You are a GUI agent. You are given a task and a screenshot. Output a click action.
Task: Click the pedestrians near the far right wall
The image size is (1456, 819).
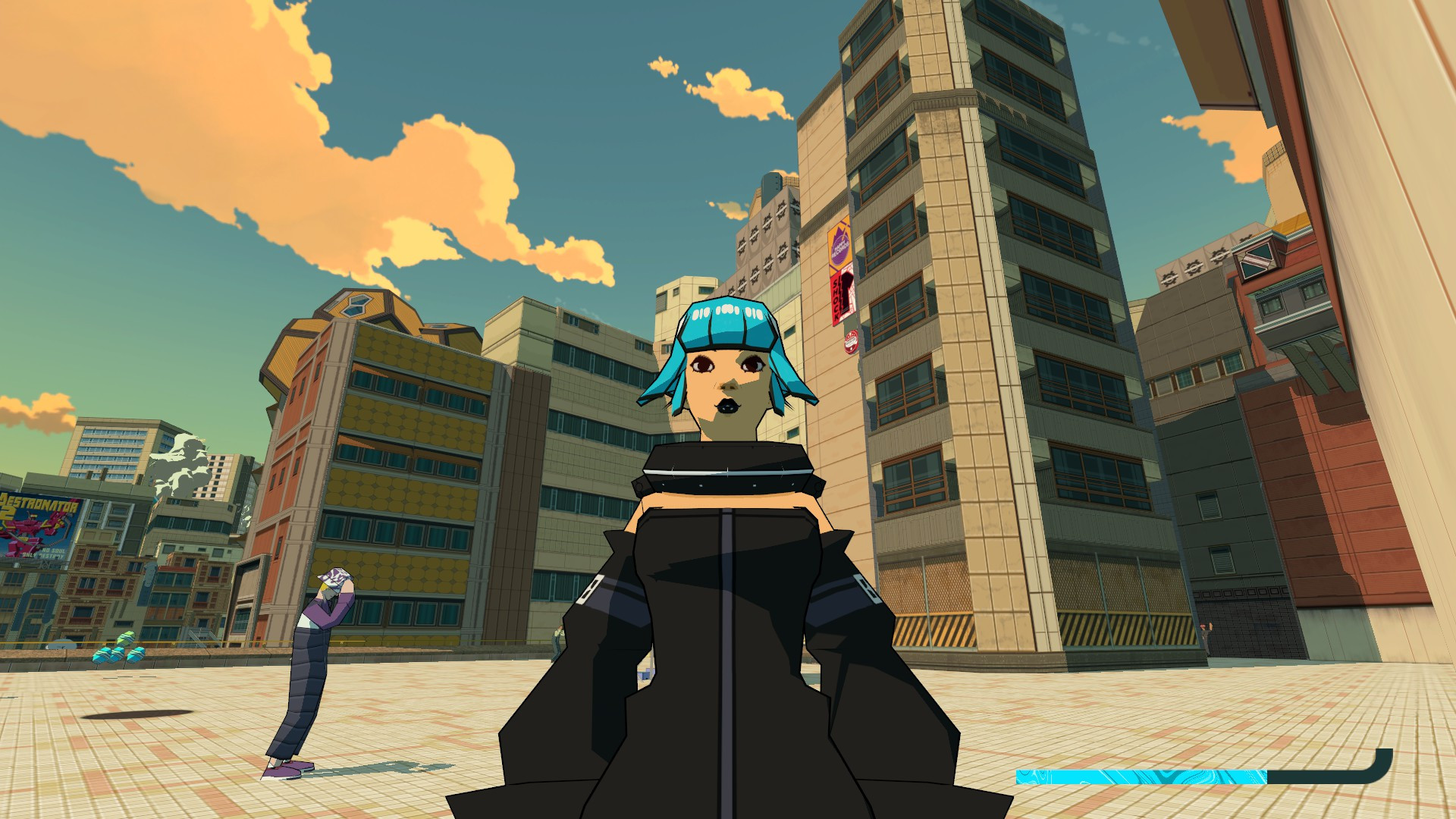coord(1206,635)
